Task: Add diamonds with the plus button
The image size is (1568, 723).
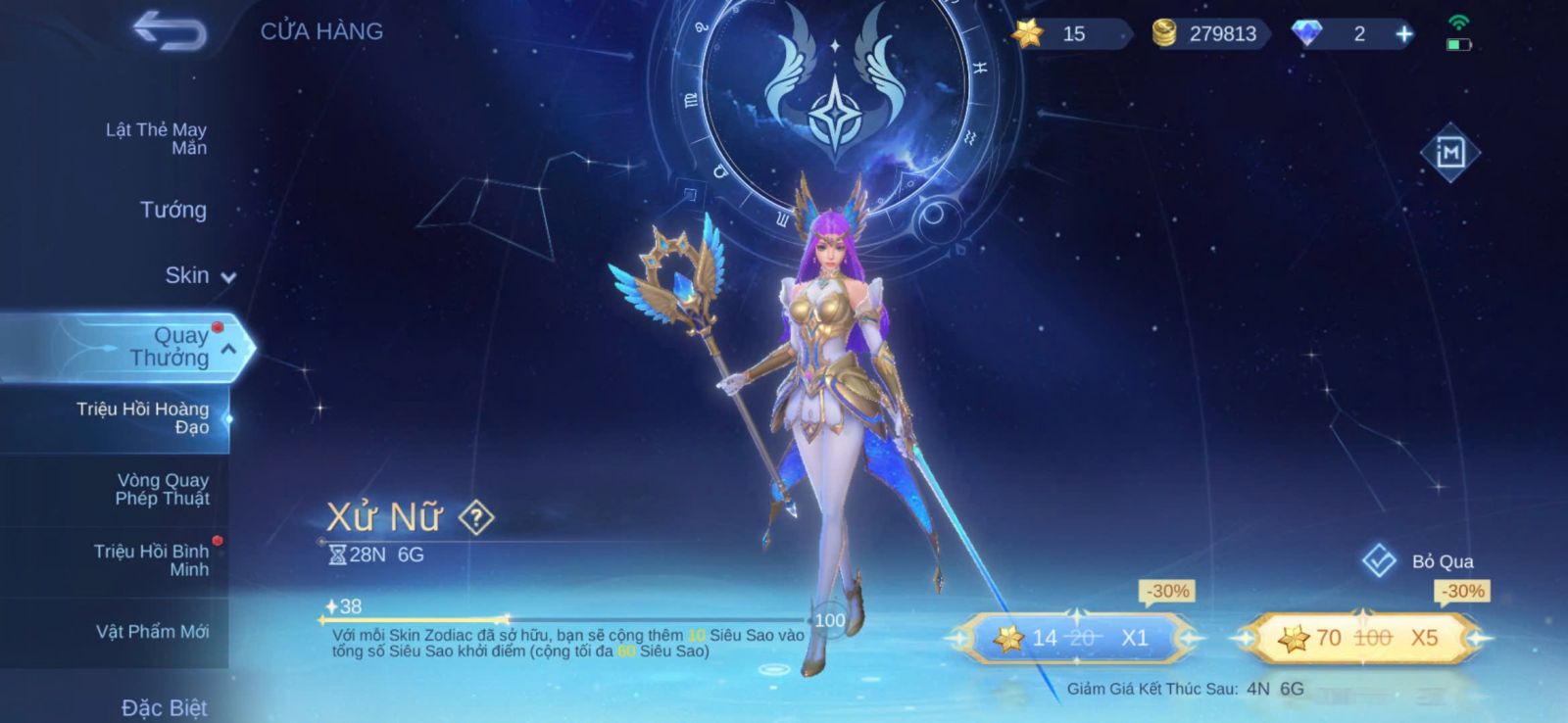Action: (x=1404, y=34)
